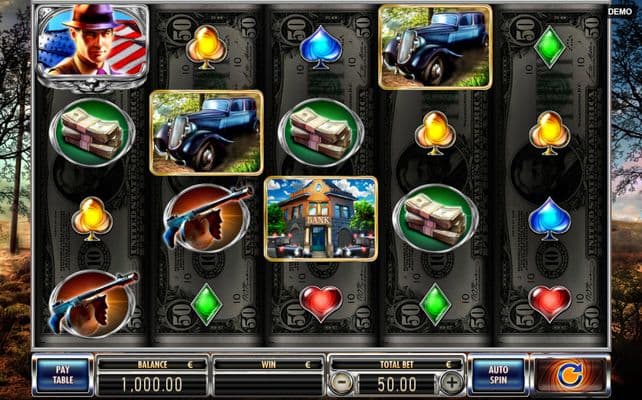Activate Auto Spin

(x=497, y=375)
